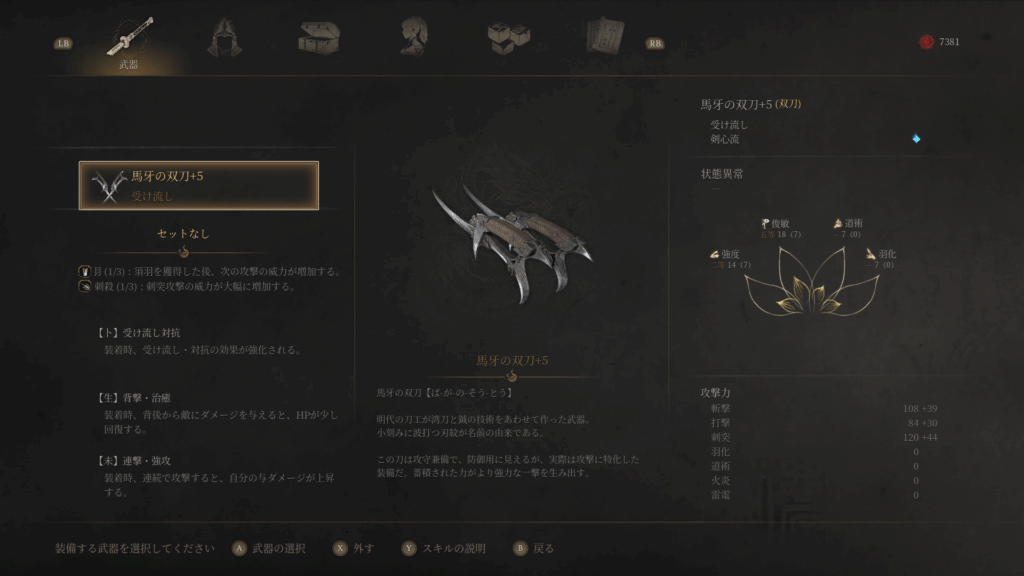Image resolution: width=1024 pixels, height=576 pixels.
Task: Choose 外す to unequip the weapon
Action: (x=356, y=548)
